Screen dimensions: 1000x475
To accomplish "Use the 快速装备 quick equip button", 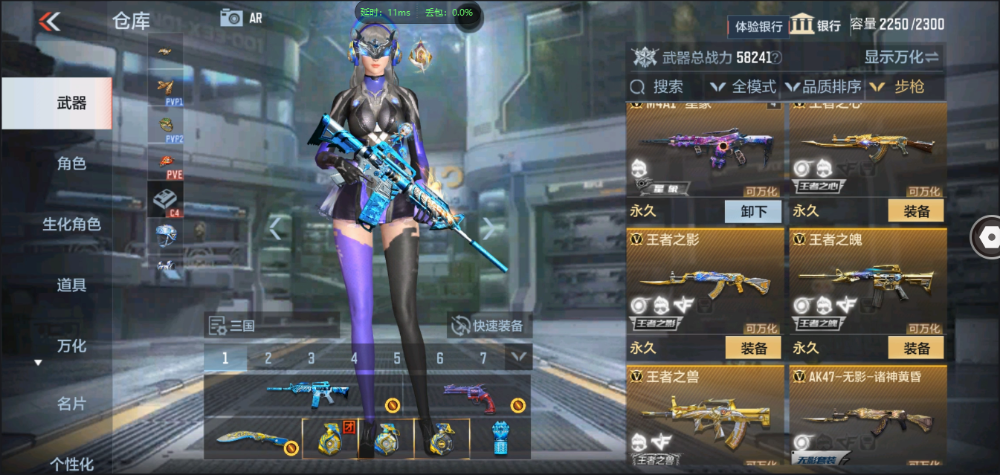I will pyautogui.click(x=490, y=325).
